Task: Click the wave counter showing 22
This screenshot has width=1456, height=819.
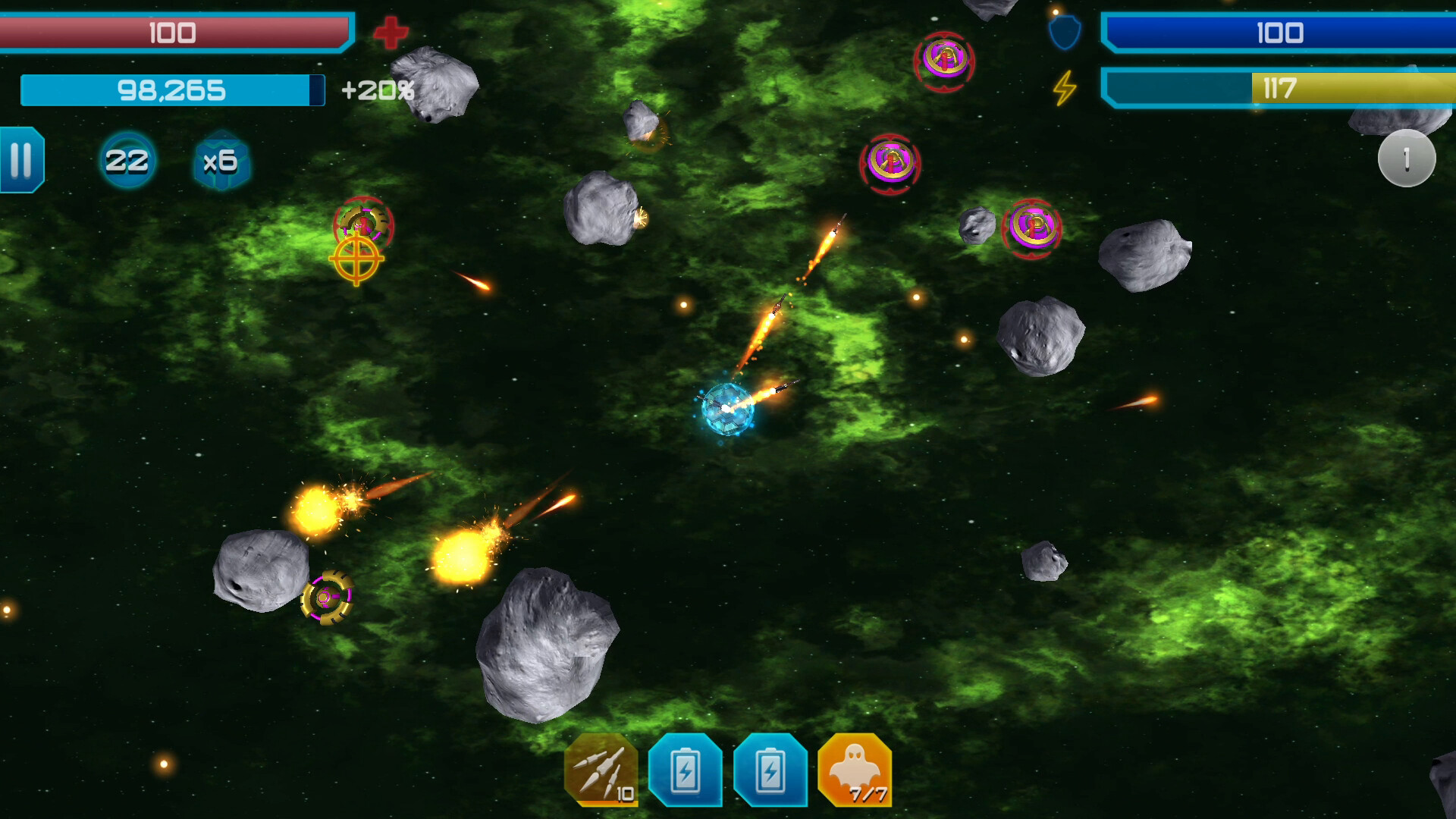Action: [128, 161]
